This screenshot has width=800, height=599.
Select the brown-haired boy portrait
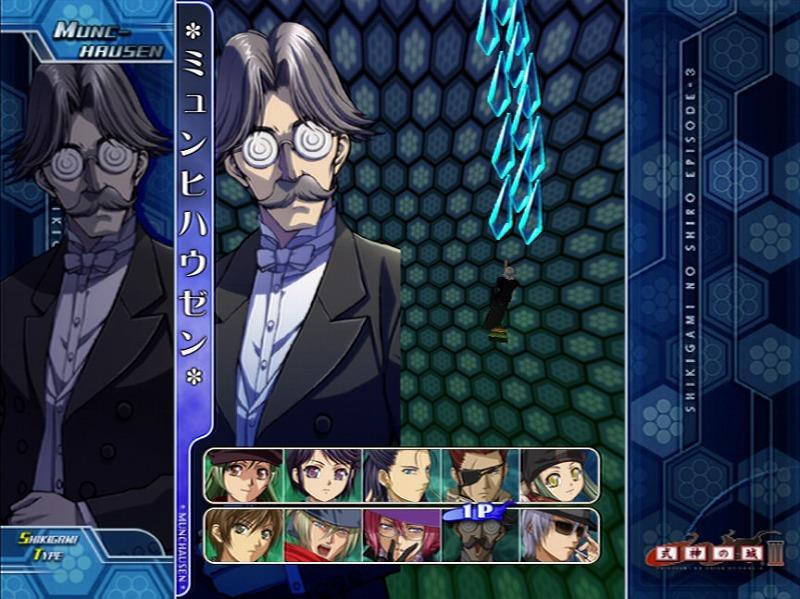coord(244,535)
